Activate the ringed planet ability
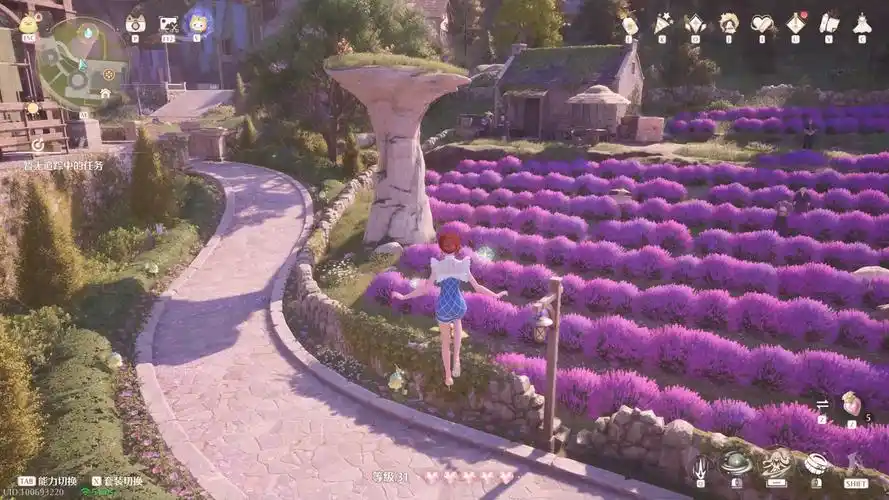This screenshot has width=889, height=500. (737, 463)
